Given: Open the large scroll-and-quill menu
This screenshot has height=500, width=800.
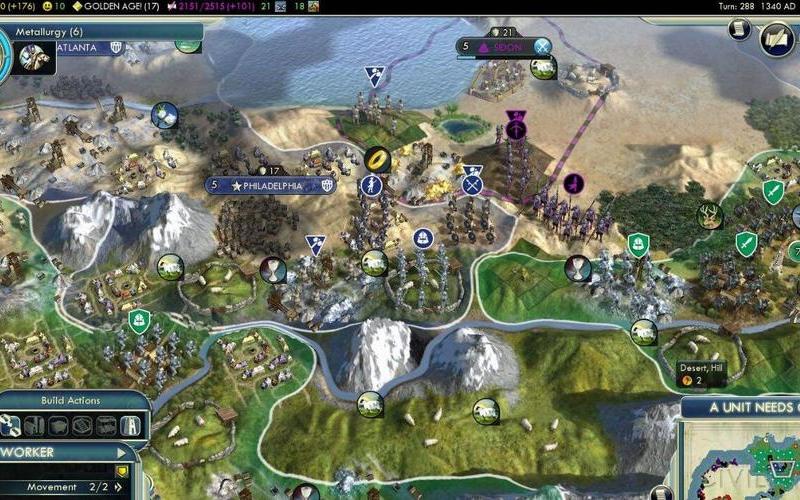Looking at the screenshot, I should pyautogui.click(x=778, y=38).
